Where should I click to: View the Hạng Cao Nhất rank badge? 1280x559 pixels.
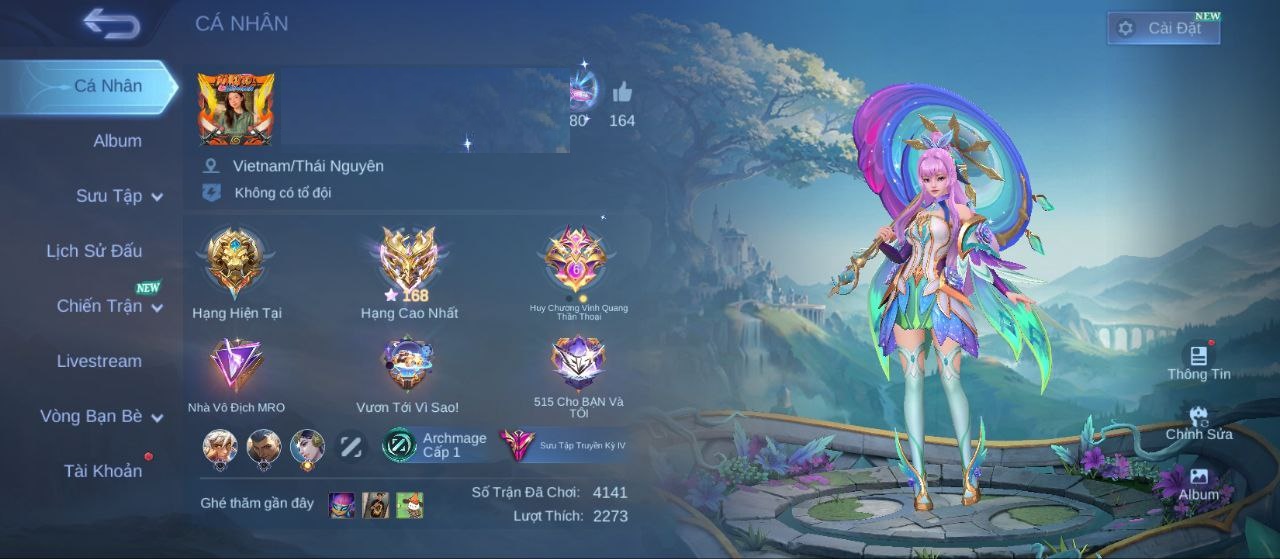(409, 262)
